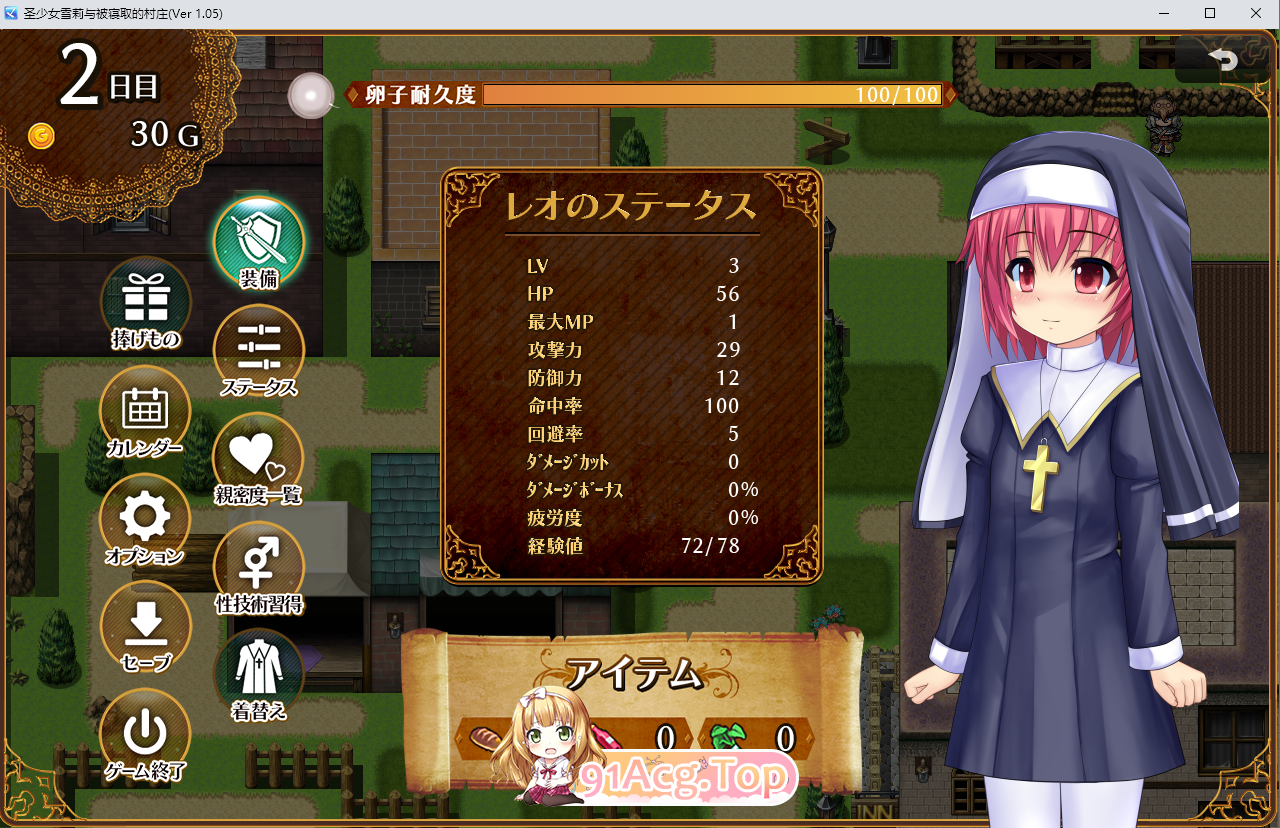1280x828 pixels.
Task: Click the gold coin beside 30 G
Action: click(x=41, y=137)
